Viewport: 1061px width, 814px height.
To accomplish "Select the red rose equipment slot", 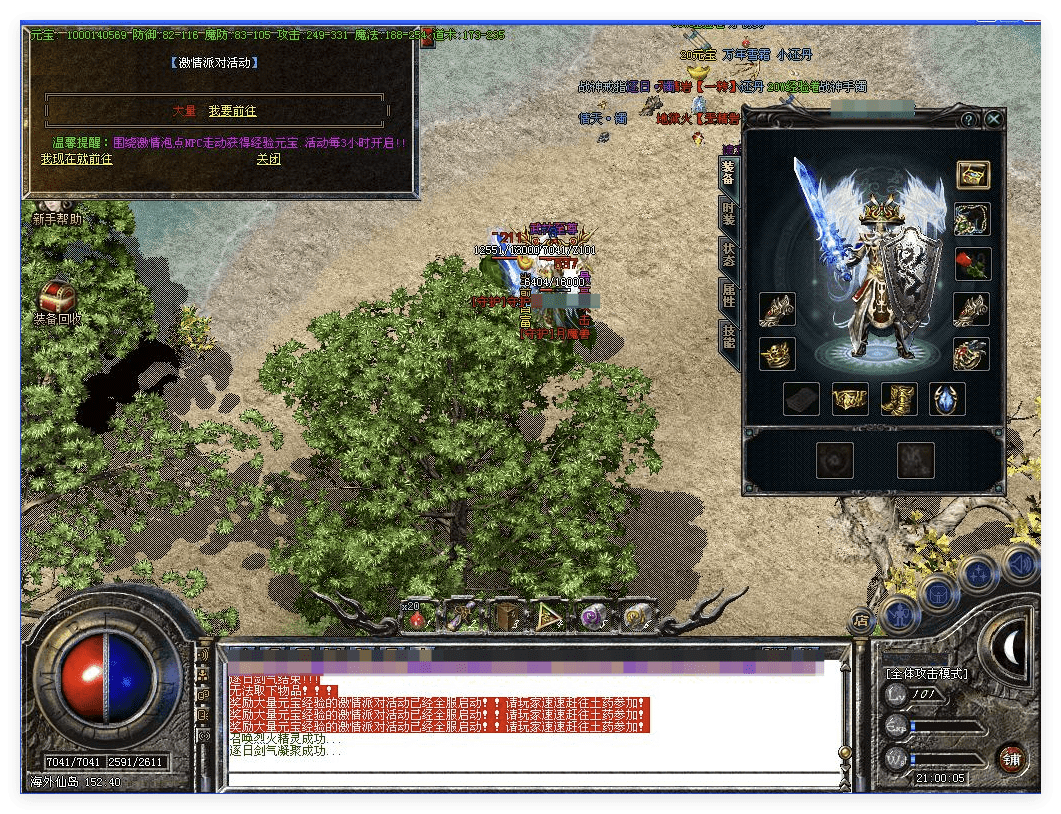I will [972, 264].
